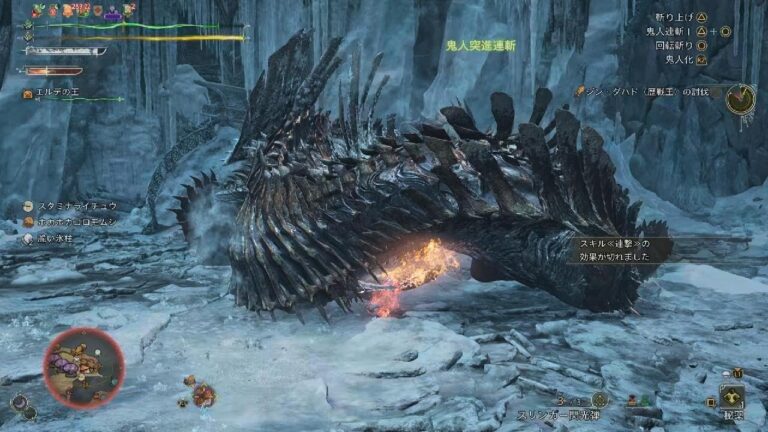Click the purple status buff icon
The width and height of the screenshot is (768, 432).
coord(113,12)
